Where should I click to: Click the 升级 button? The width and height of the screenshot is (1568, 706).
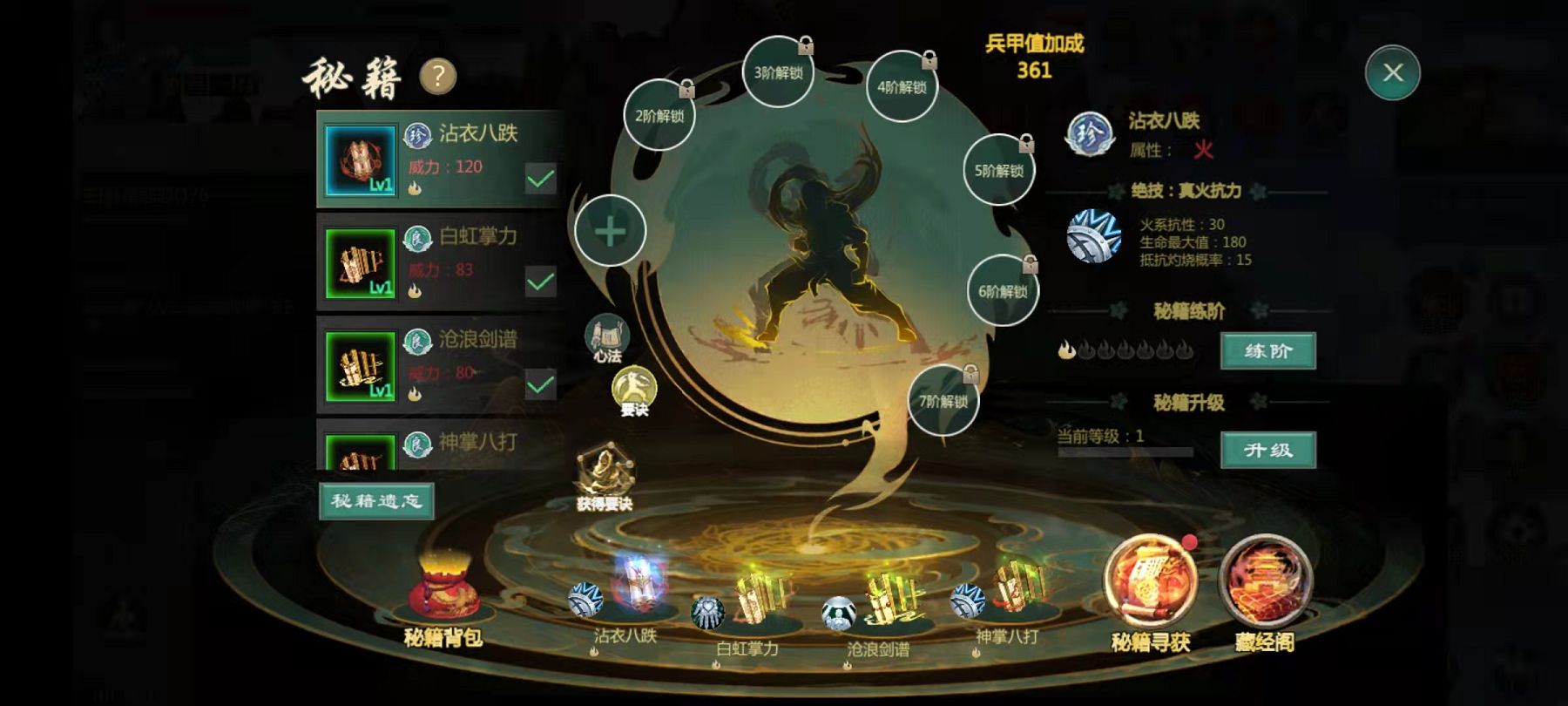(x=1267, y=451)
